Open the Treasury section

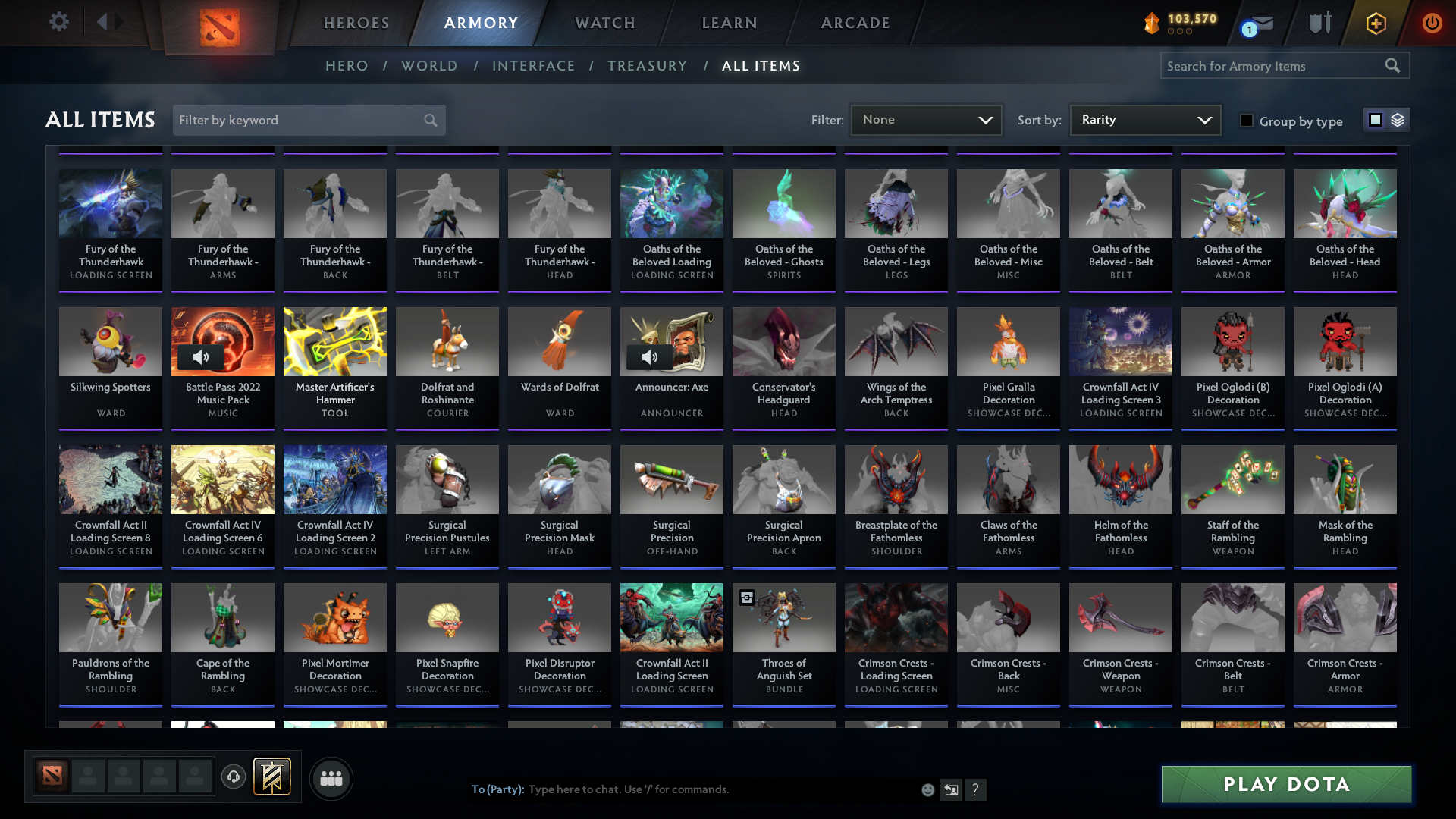pyautogui.click(x=647, y=66)
